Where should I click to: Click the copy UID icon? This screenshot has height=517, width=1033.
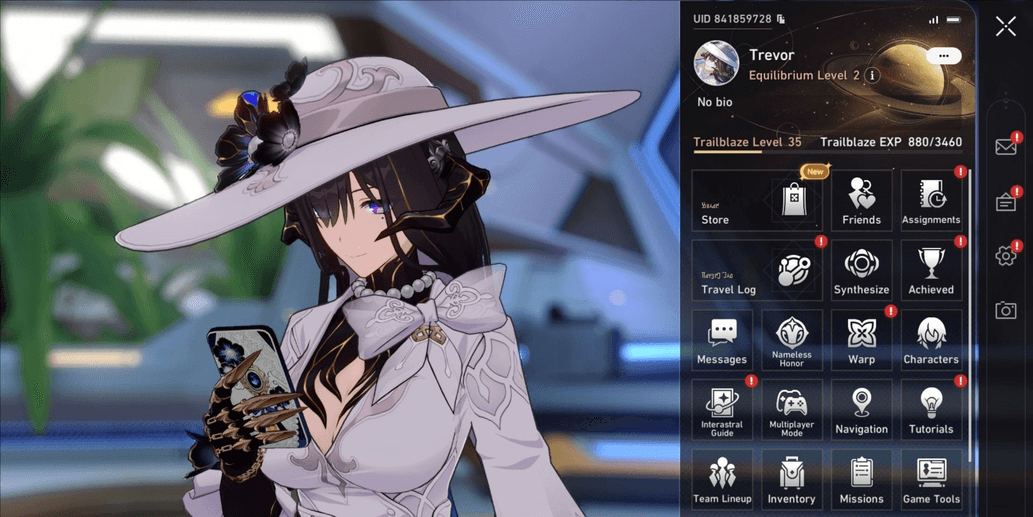(781, 19)
